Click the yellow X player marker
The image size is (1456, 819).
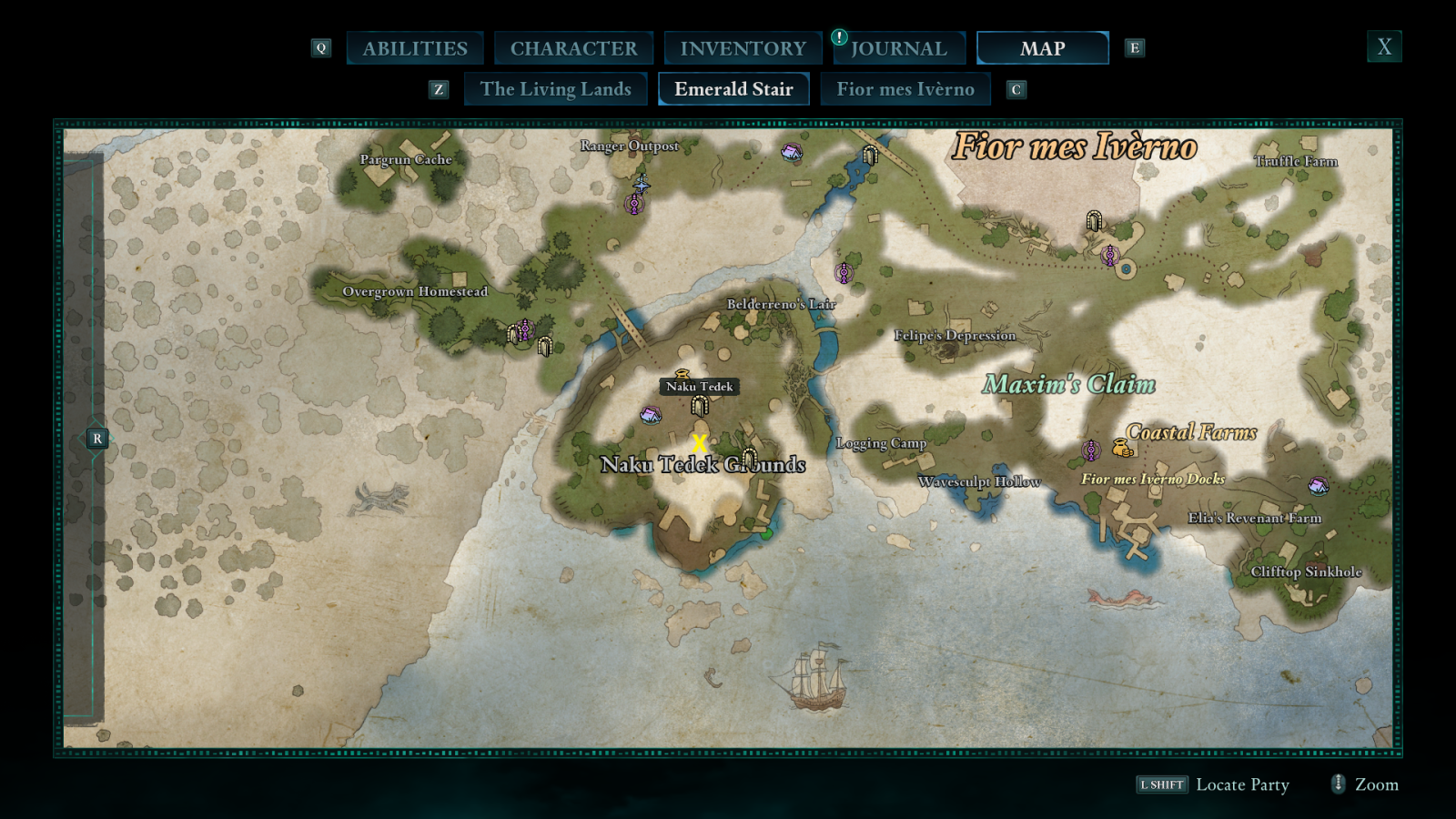698,443
